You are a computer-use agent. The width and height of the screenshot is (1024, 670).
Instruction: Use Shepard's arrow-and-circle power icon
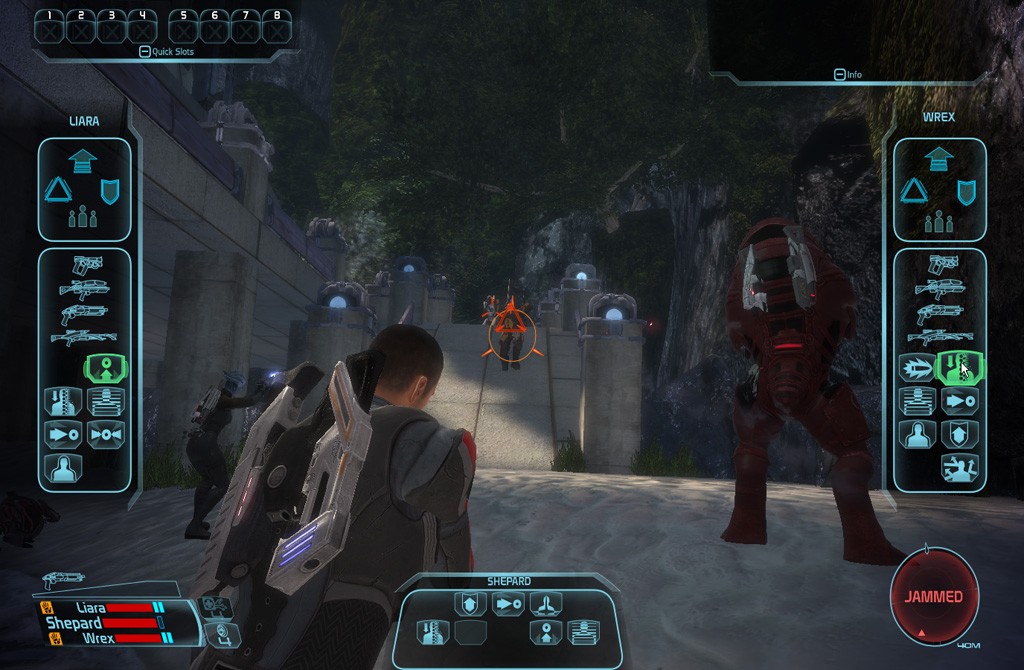[x=507, y=604]
